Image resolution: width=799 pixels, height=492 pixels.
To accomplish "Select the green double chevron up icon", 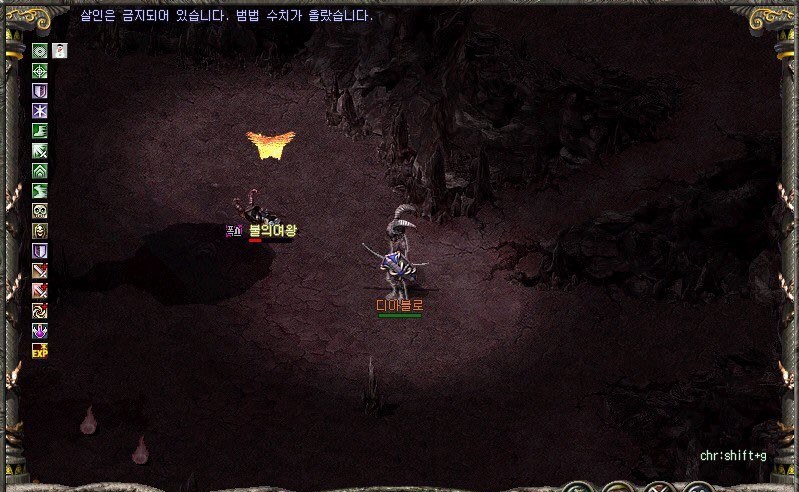I will (x=40, y=171).
